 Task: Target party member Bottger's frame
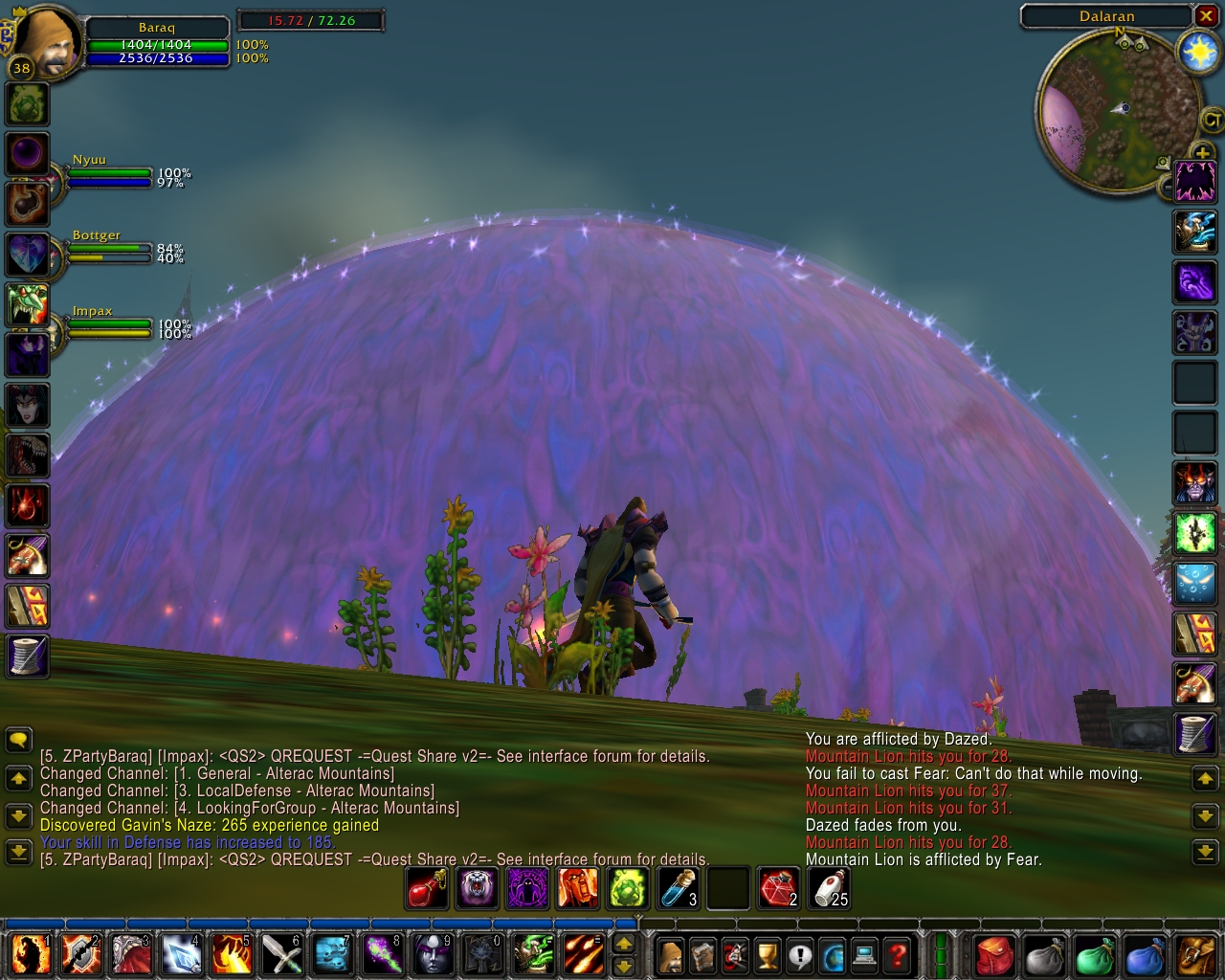click(107, 248)
